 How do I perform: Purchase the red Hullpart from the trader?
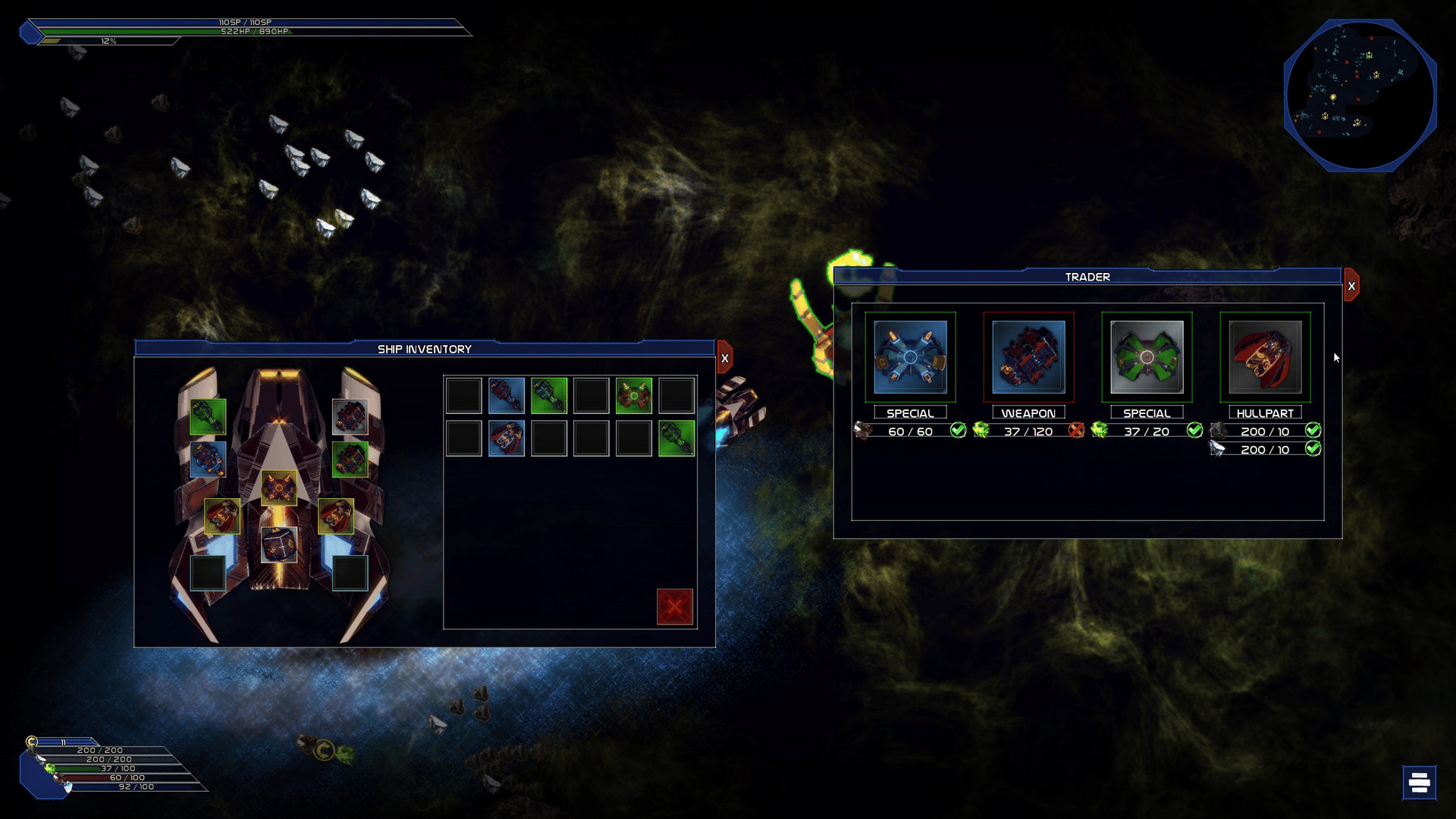click(1265, 357)
